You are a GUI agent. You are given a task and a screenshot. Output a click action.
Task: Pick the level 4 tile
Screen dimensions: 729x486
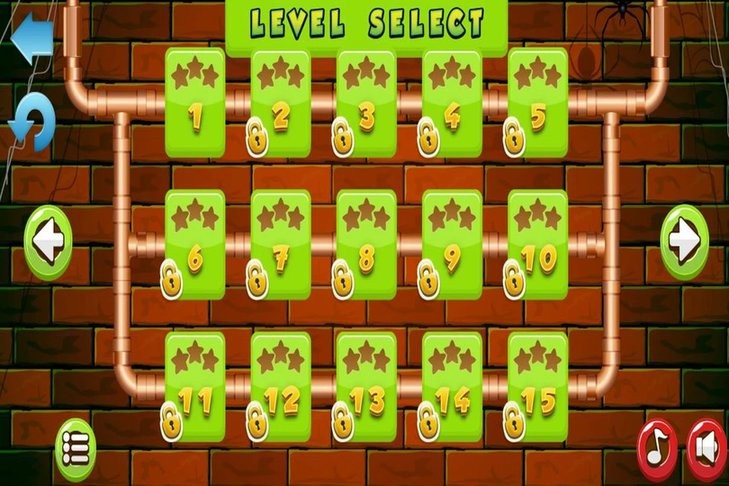pyautogui.click(x=452, y=101)
